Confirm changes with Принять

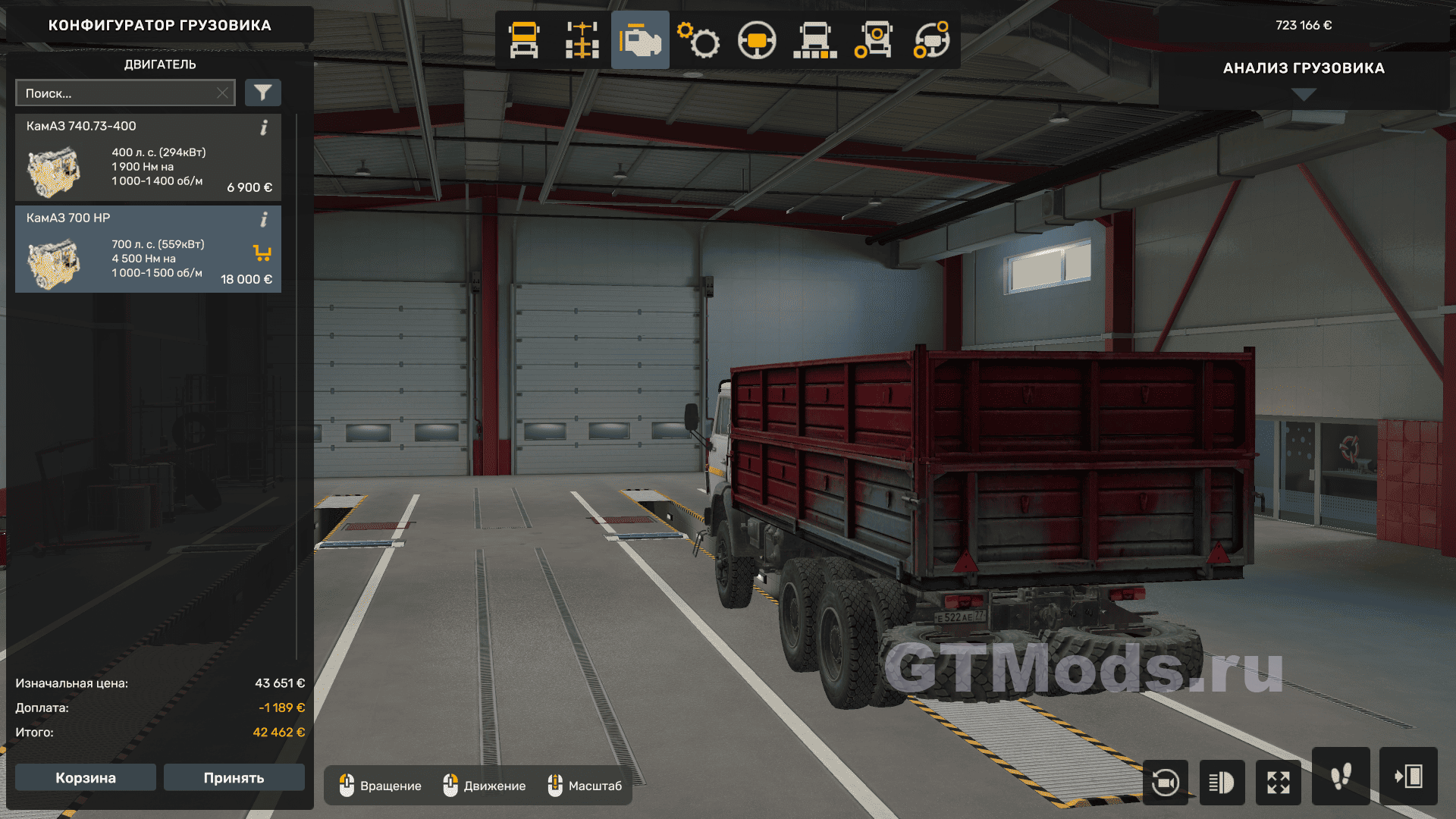tap(234, 778)
